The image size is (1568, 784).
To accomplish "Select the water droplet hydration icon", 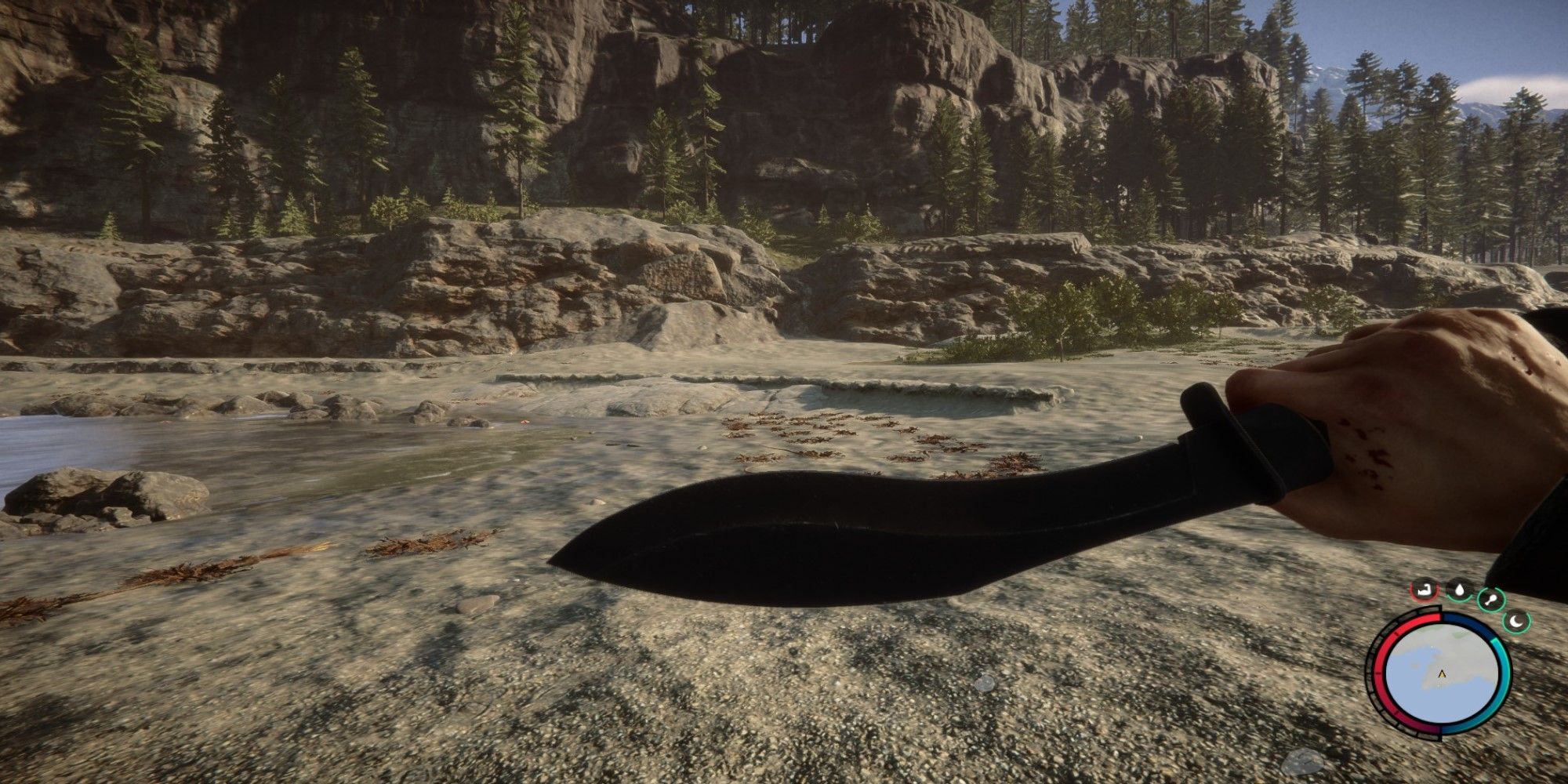I will [1459, 589].
